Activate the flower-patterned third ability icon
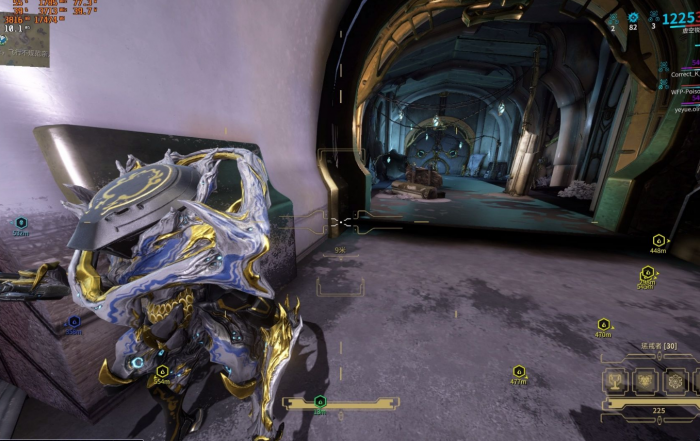700x441 pixels. click(x=675, y=381)
